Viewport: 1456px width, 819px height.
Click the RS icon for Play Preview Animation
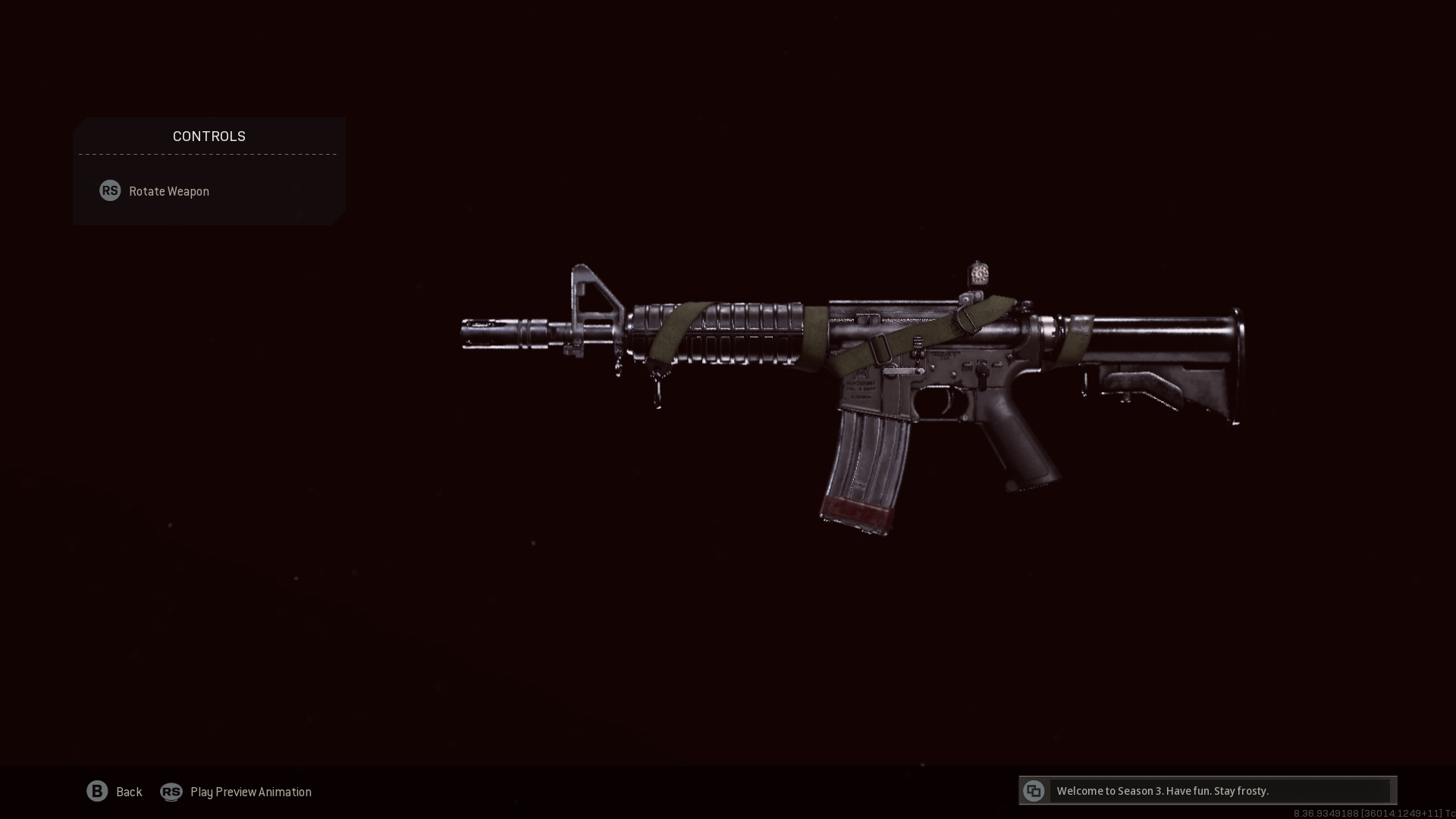pyautogui.click(x=171, y=792)
